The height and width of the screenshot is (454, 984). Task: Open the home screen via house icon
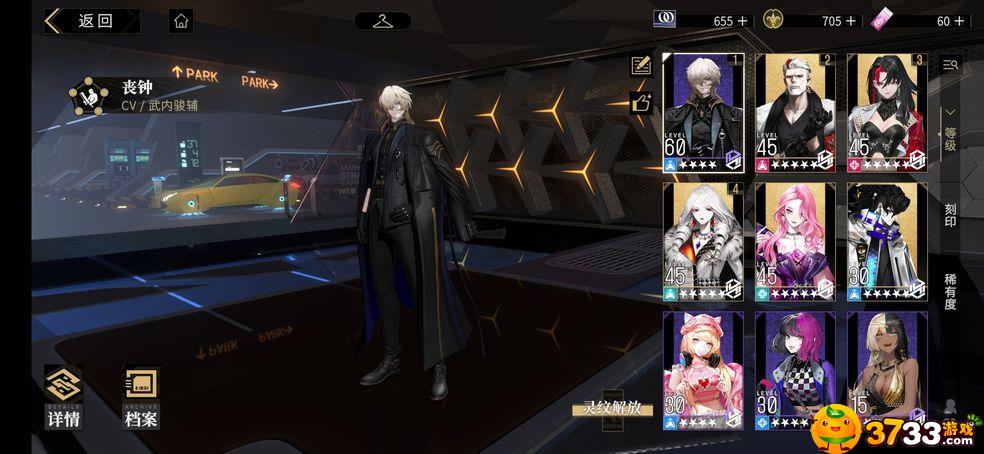(x=181, y=21)
